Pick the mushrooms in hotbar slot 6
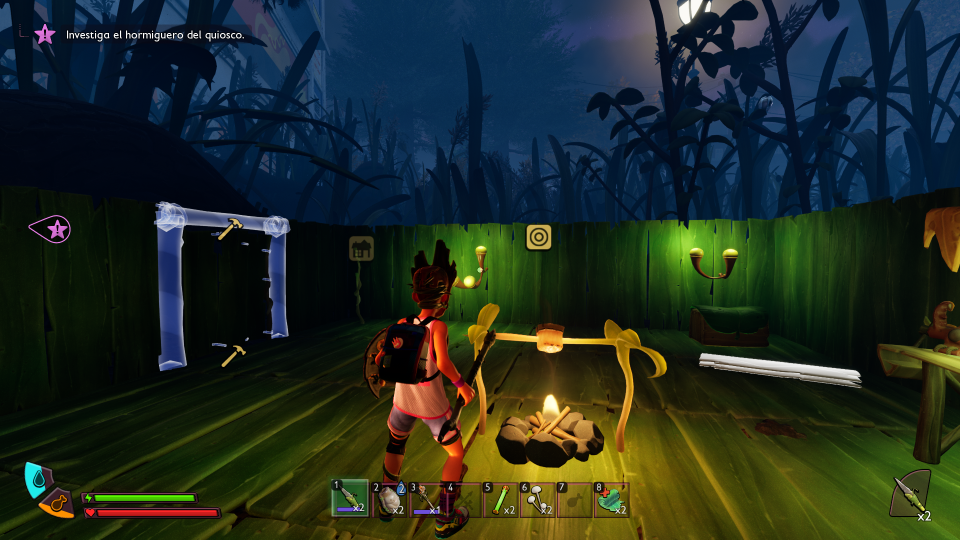Viewport: 960px width, 540px height. pyautogui.click(x=538, y=498)
